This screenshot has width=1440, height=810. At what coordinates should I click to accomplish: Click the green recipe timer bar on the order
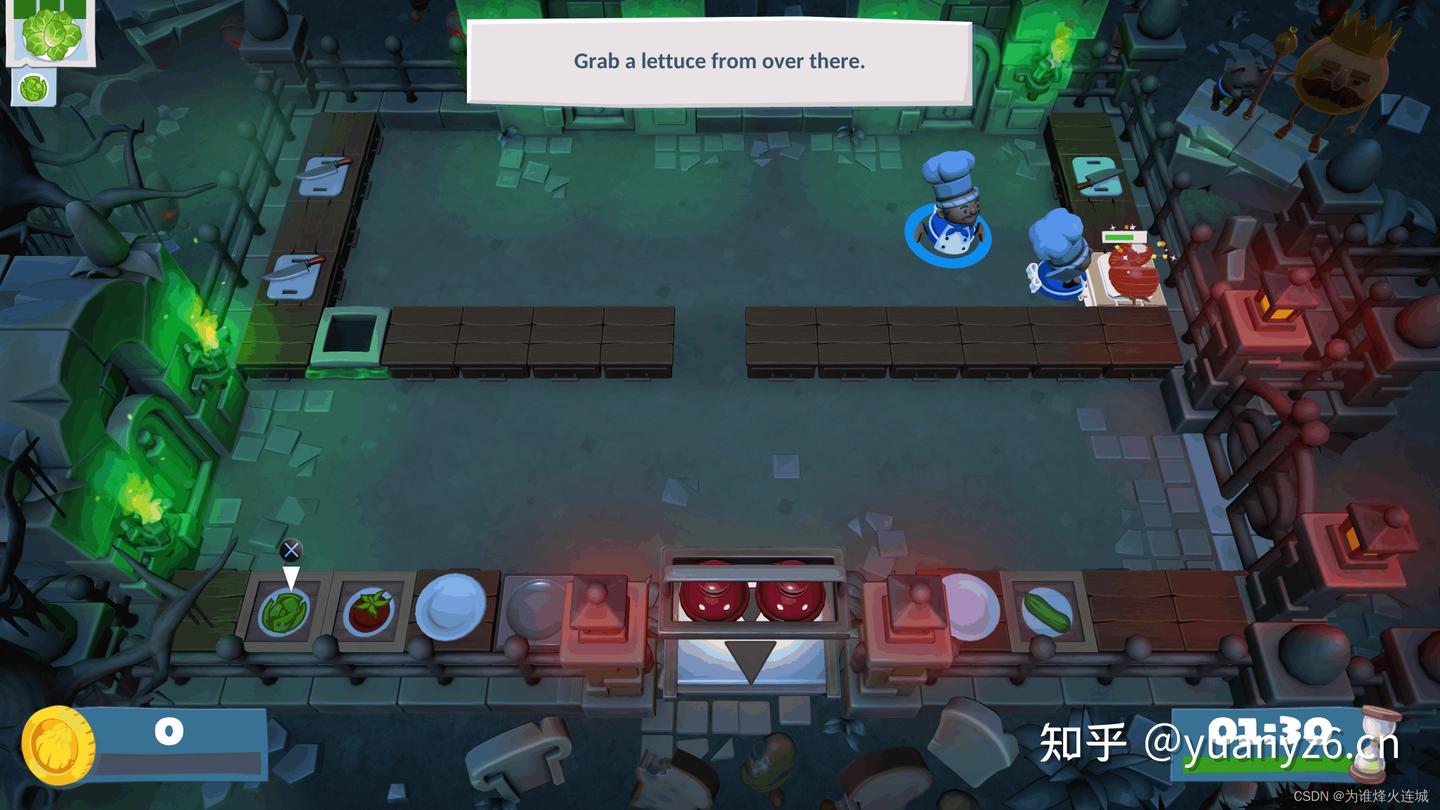[x=48, y=9]
